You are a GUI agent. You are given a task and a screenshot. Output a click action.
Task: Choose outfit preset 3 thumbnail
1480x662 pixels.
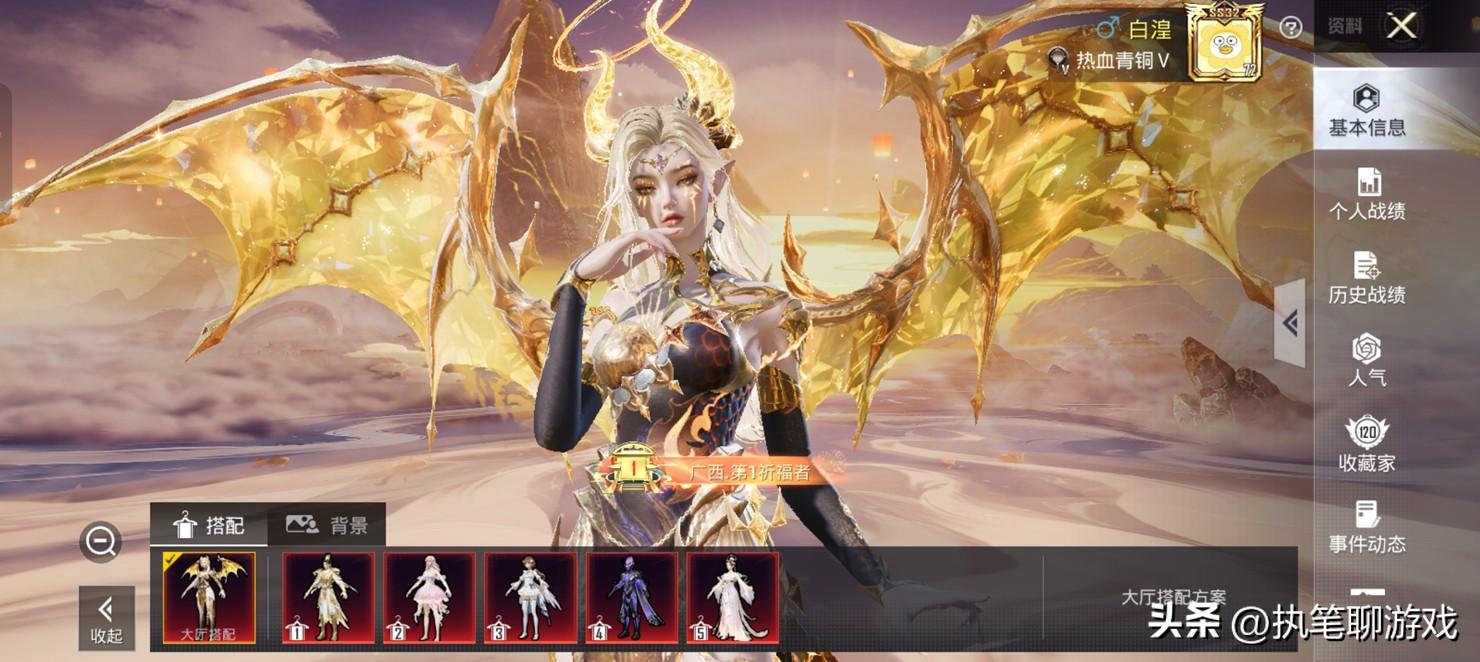(531, 597)
